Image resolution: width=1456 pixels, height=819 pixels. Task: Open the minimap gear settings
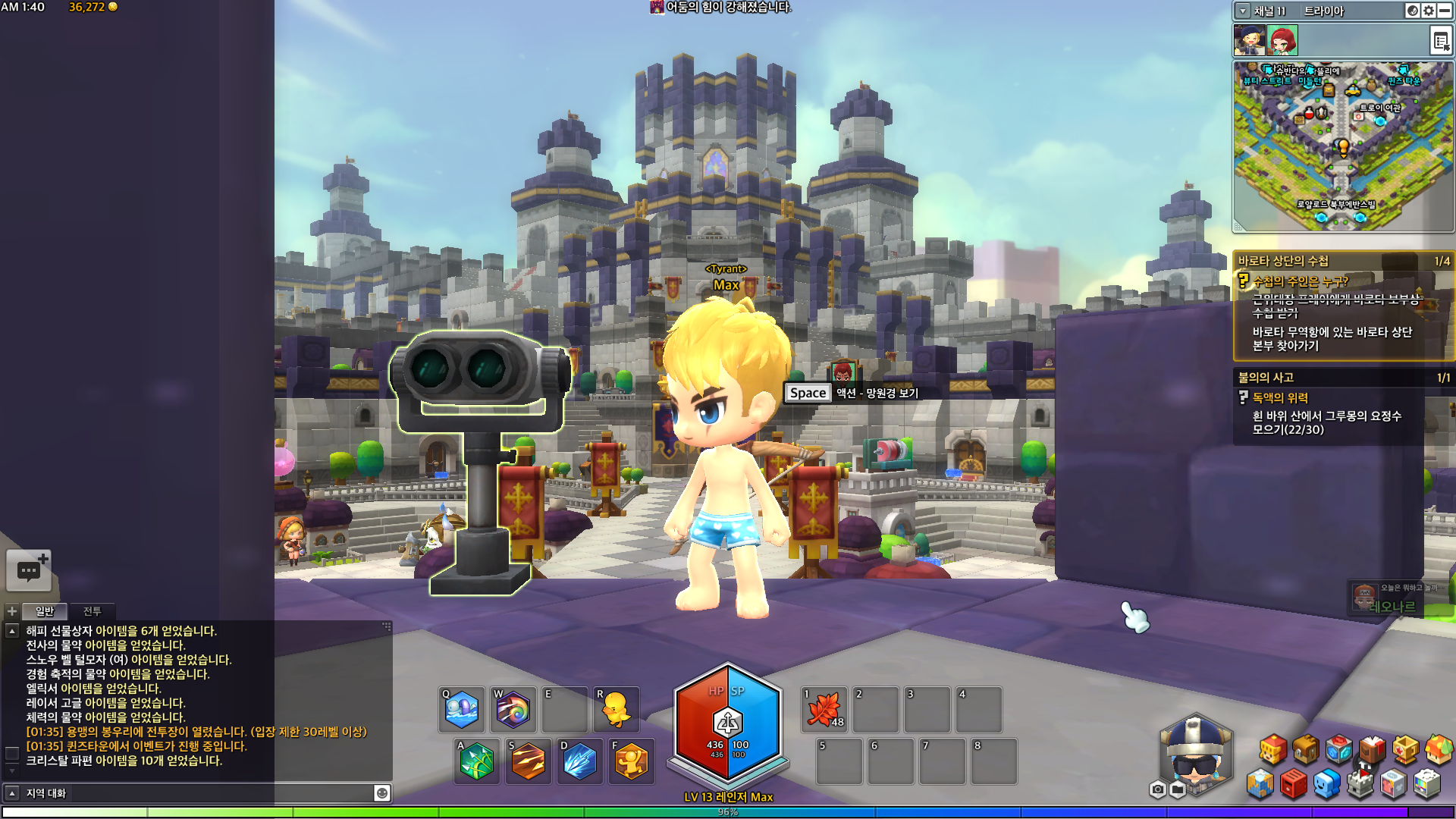coord(1429,11)
